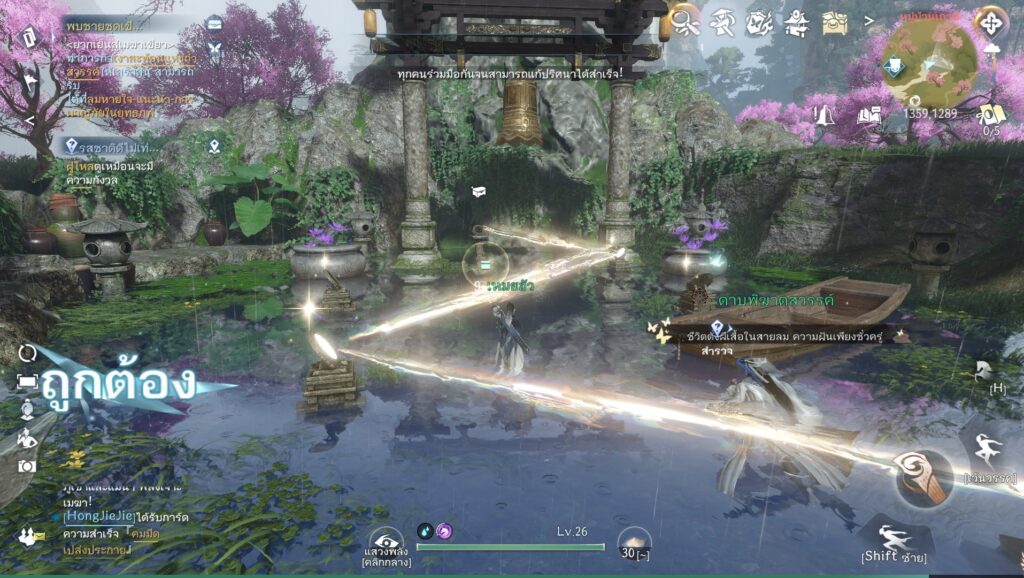Viewport: 1024px width, 578px height.
Task: Click the four-arrow icon above the minimap
Action: tap(990, 21)
